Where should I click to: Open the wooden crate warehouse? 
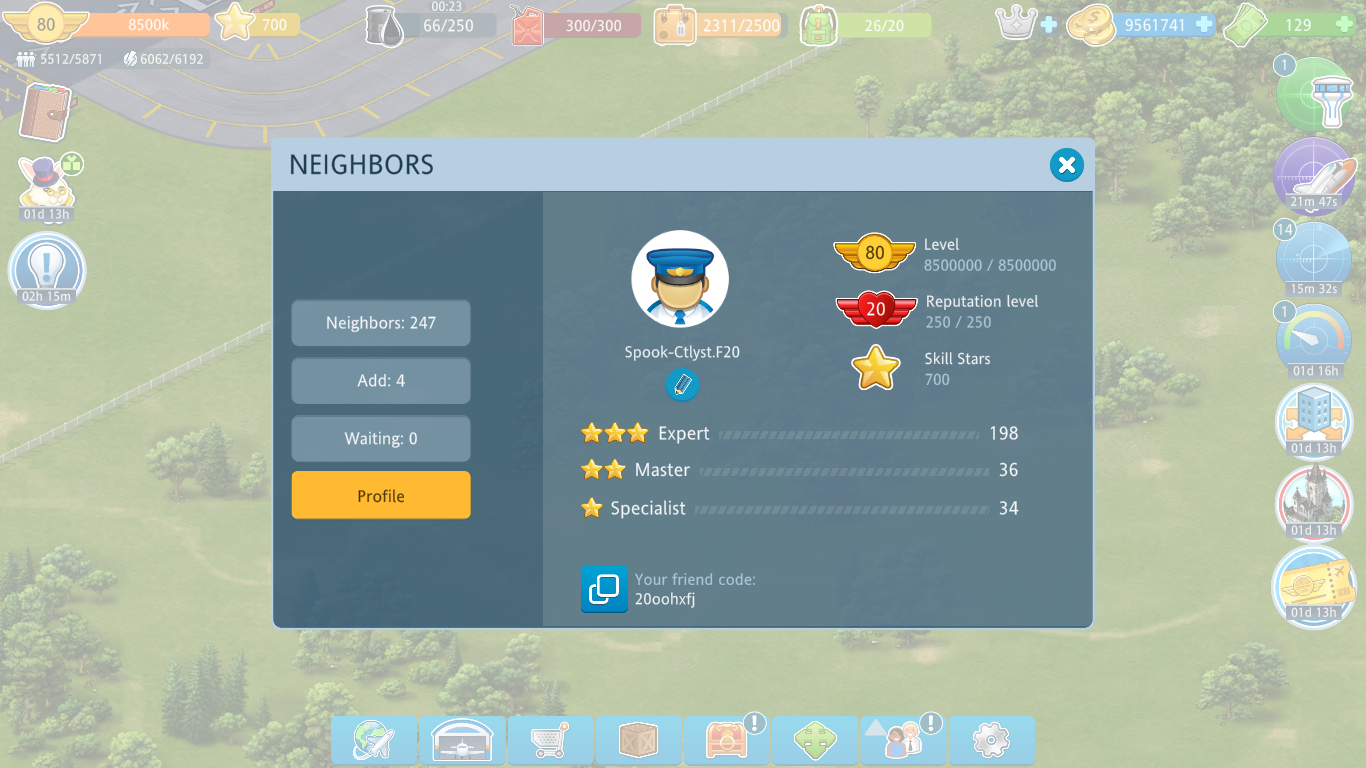(x=638, y=741)
